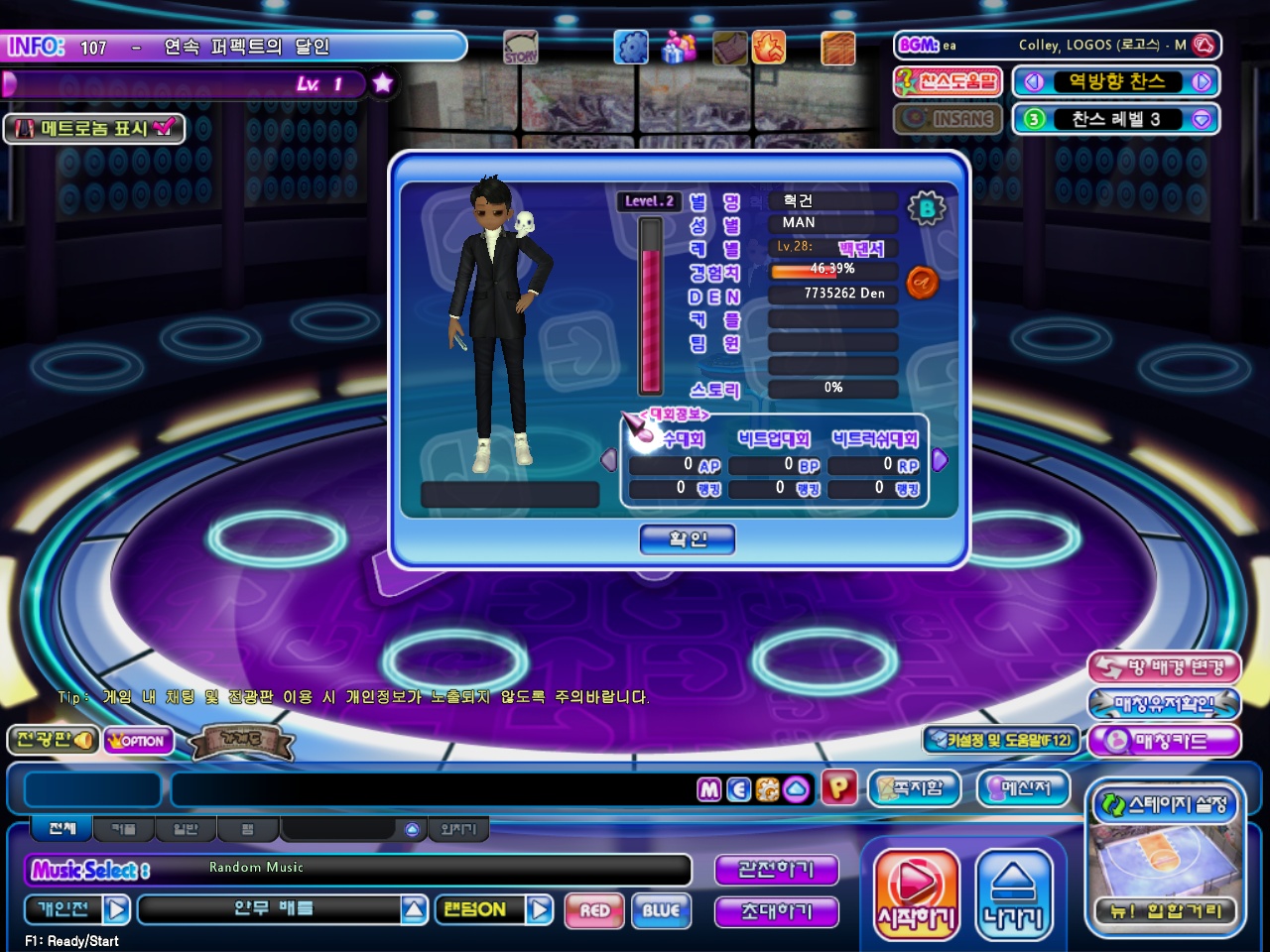Expand the 안무 배틀 mode dropdown
Screen dimensions: 1270x952
click(x=415, y=909)
